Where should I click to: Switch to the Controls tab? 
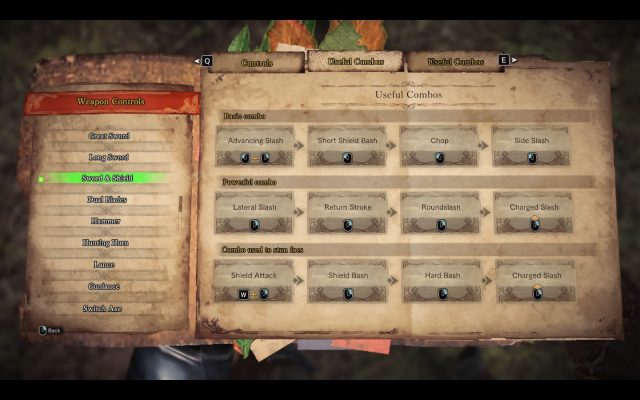[258, 62]
